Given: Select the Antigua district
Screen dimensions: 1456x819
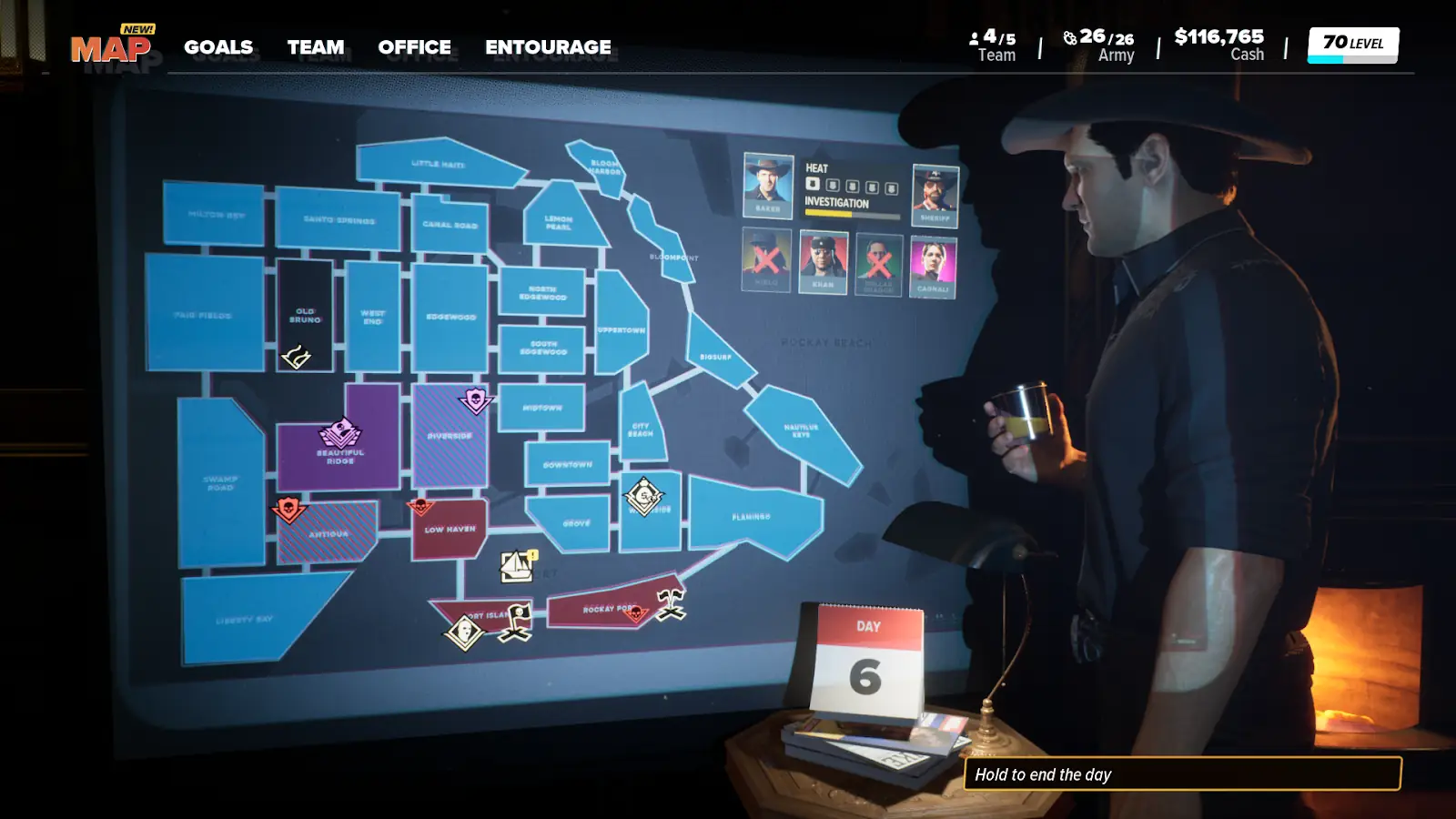Looking at the screenshot, I should coord(328,535).
